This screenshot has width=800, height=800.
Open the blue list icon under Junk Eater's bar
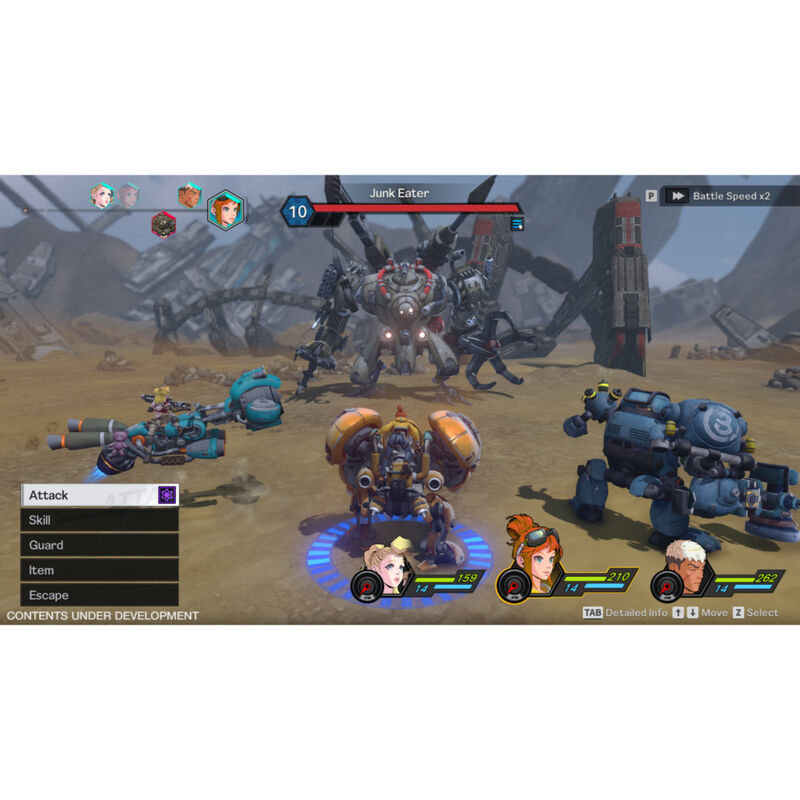517,223
